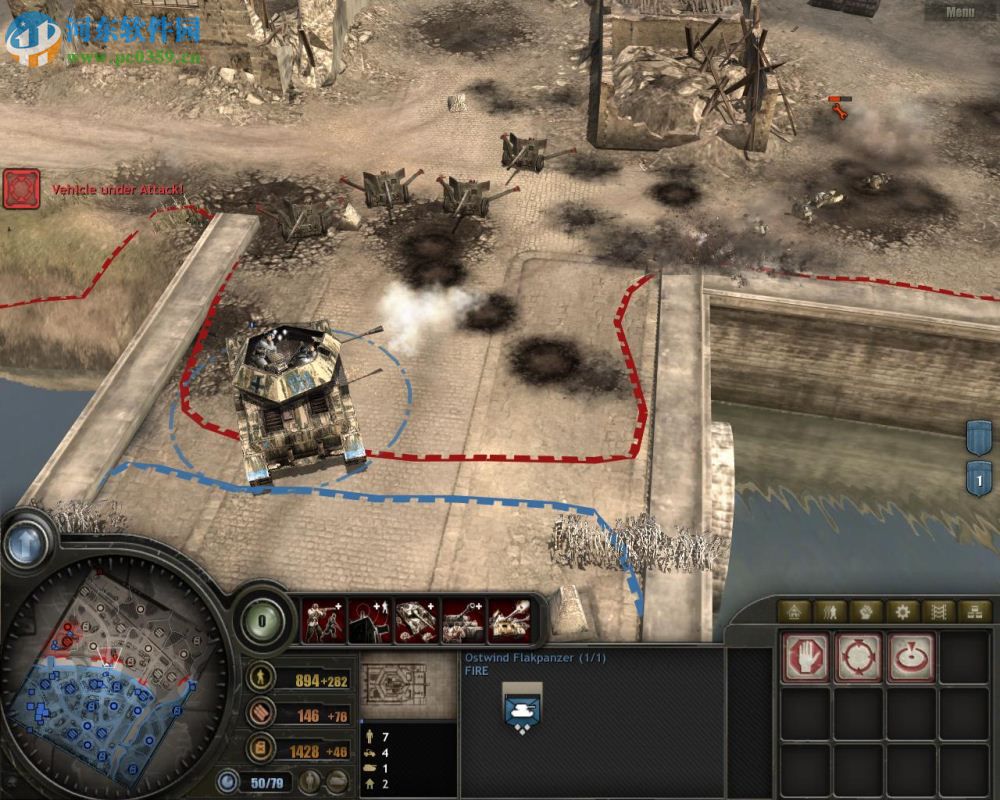Switch to the barbed-wire fence command tab
The image size is (1000, 800).
[x=938, y=612]
